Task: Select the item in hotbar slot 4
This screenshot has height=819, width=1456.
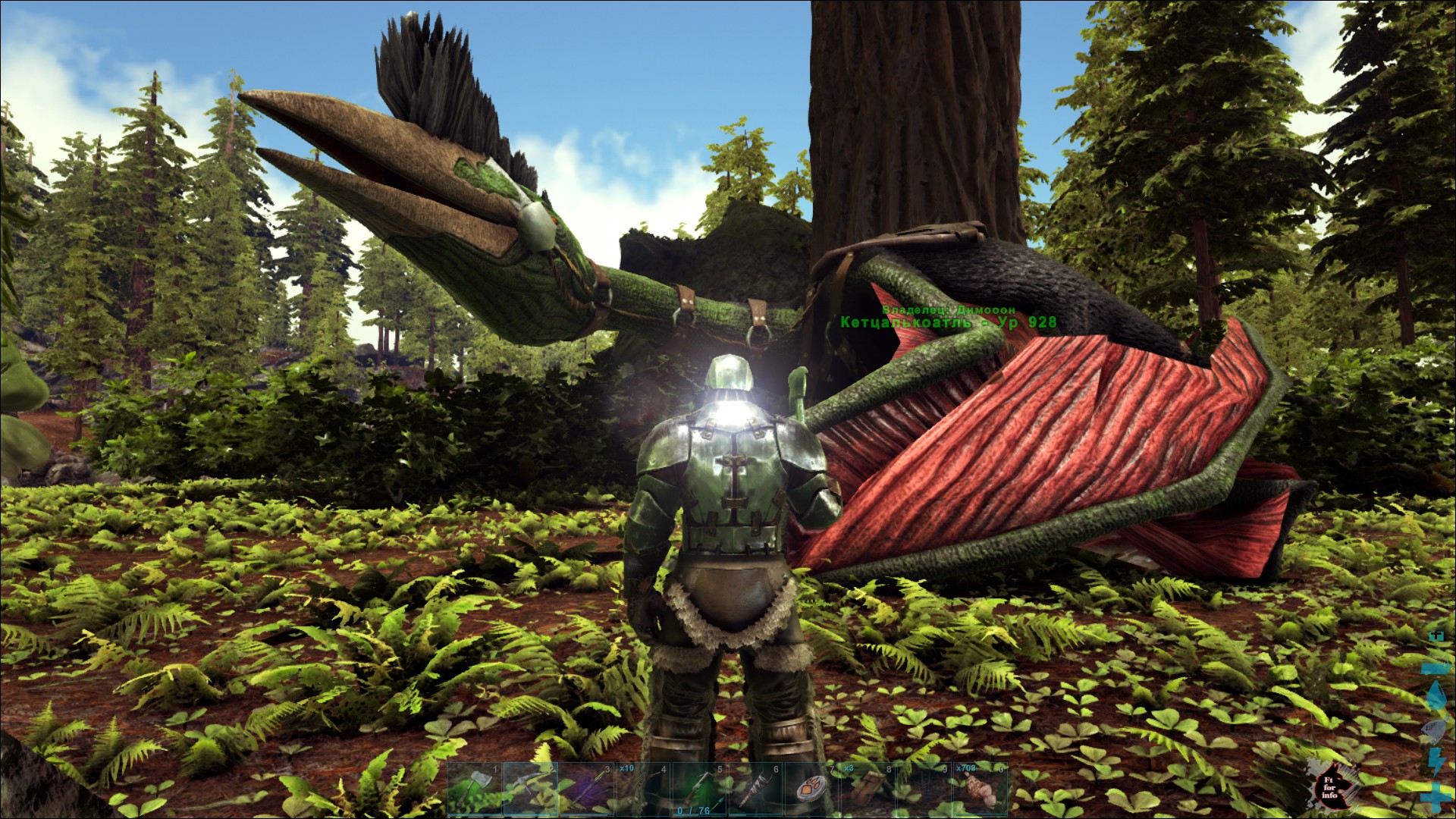Action: pos(642,790)
